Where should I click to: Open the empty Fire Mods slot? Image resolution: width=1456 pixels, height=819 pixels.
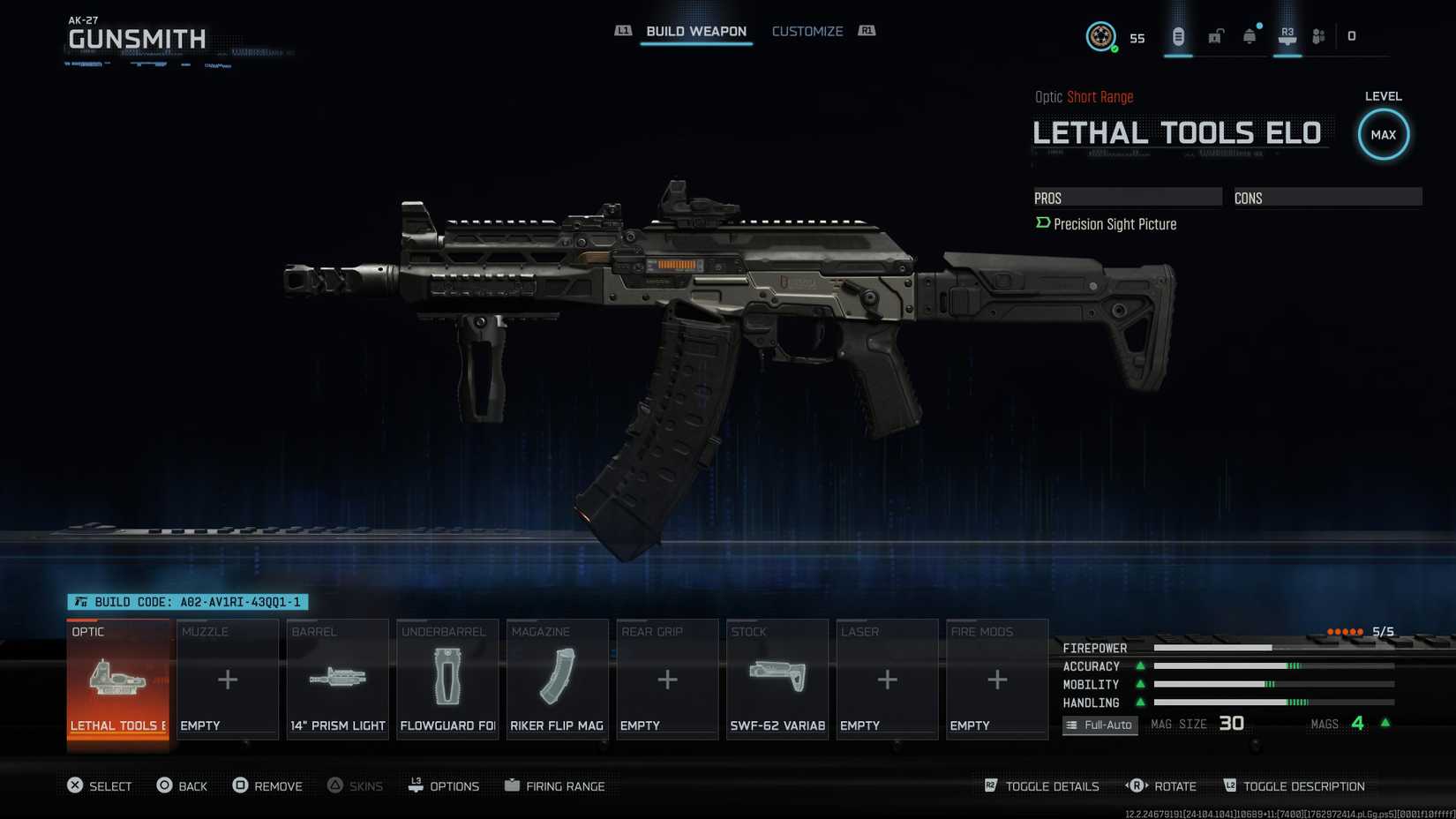coord(997,680)
